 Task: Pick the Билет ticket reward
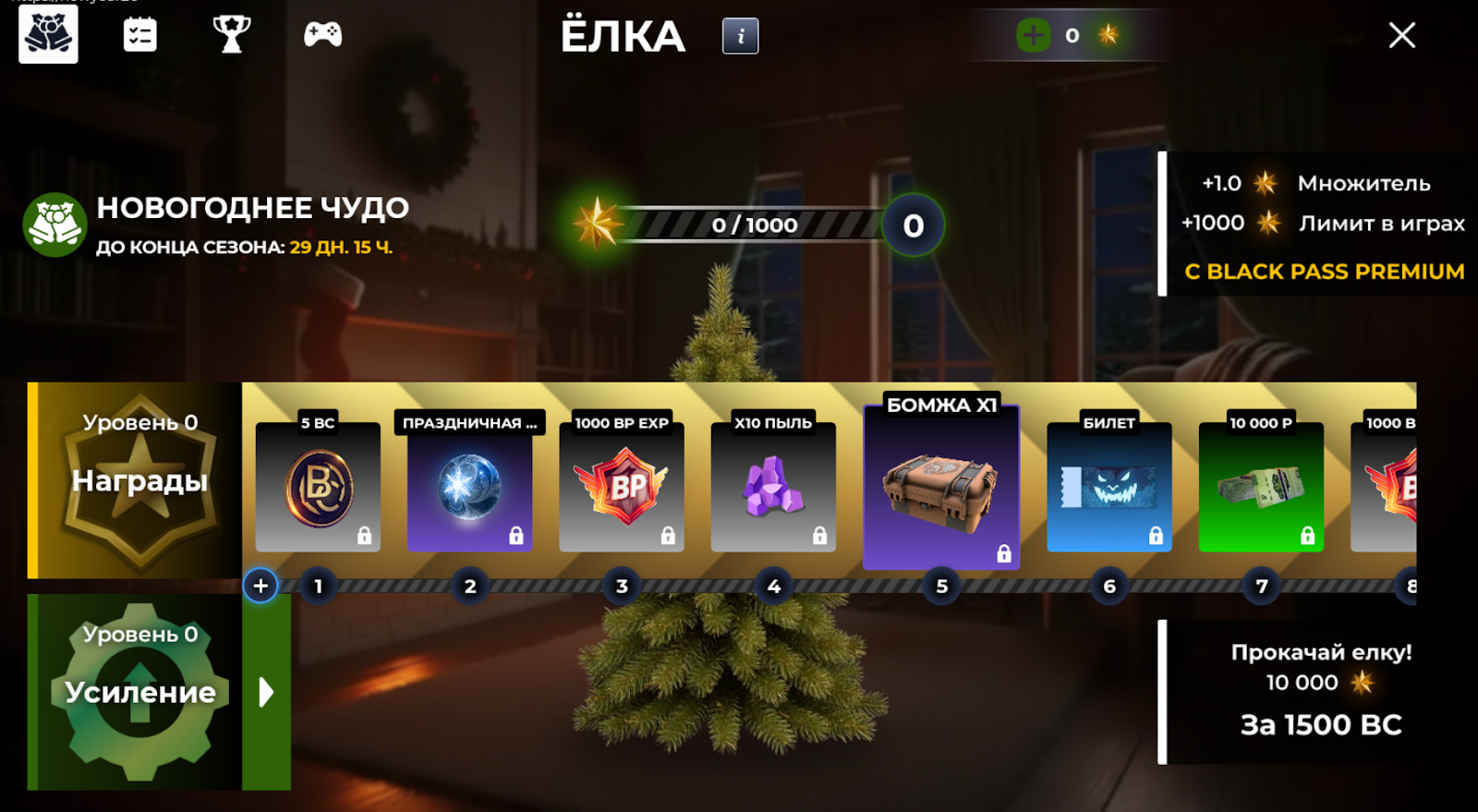coord(1108,487)
